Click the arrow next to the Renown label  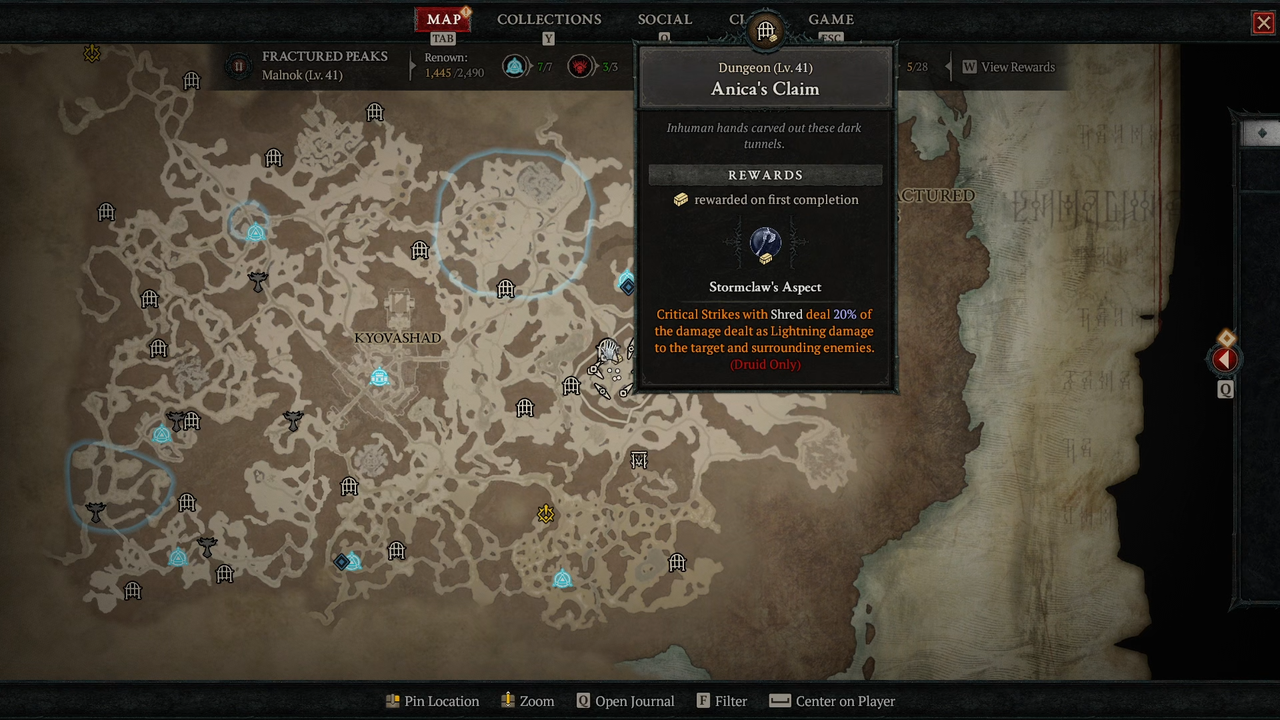pyautogui.click(x=411, y=67)
